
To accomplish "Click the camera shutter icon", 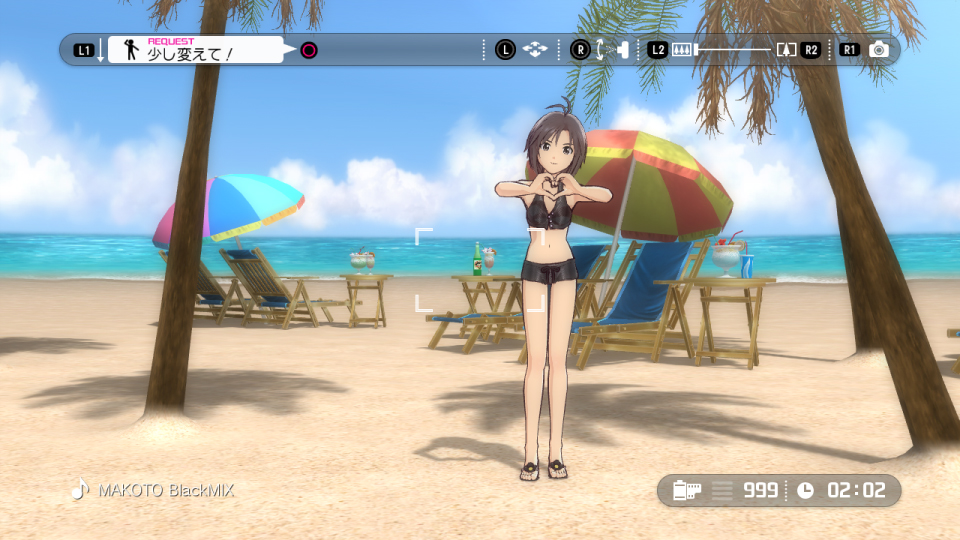I will click(879, 50).
